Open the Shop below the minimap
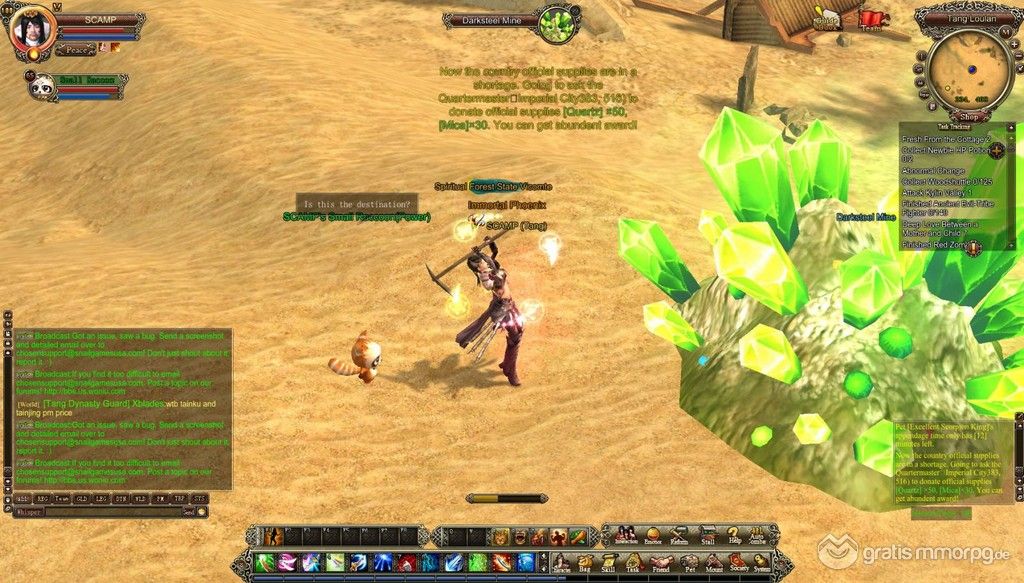 pos(967,115)
